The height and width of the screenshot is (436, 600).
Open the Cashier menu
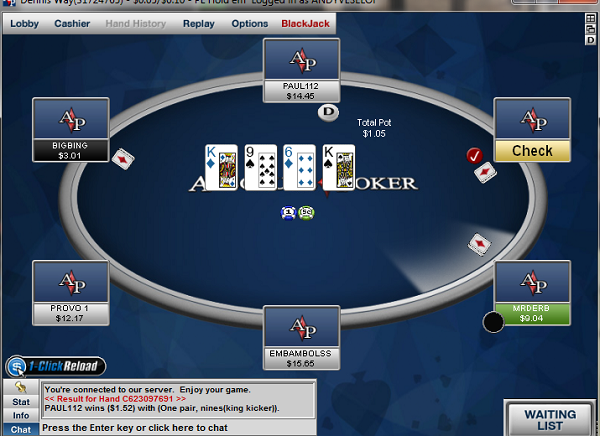tap(72, 22)
